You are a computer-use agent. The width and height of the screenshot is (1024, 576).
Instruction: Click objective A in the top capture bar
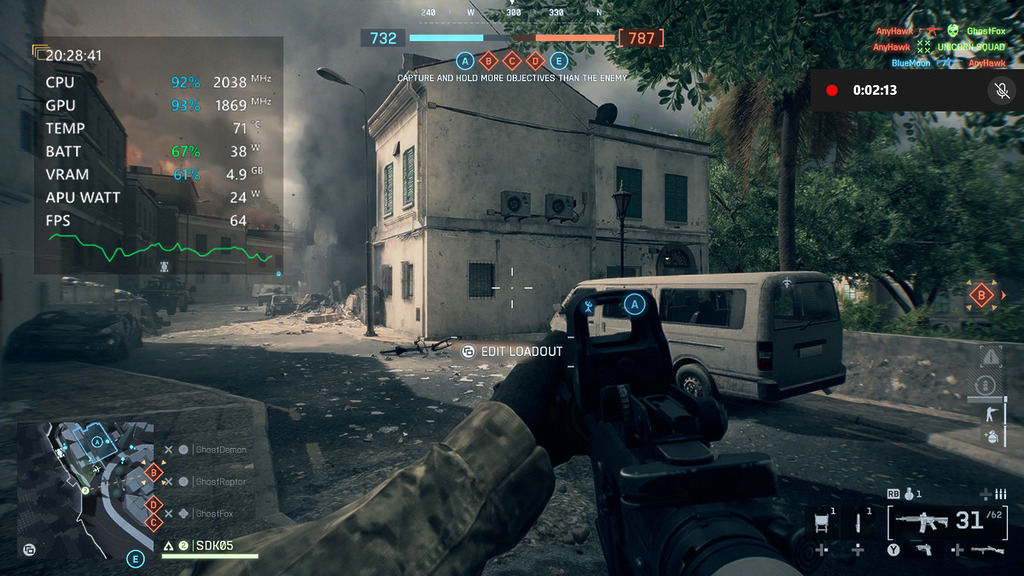(x=464, y=61)
